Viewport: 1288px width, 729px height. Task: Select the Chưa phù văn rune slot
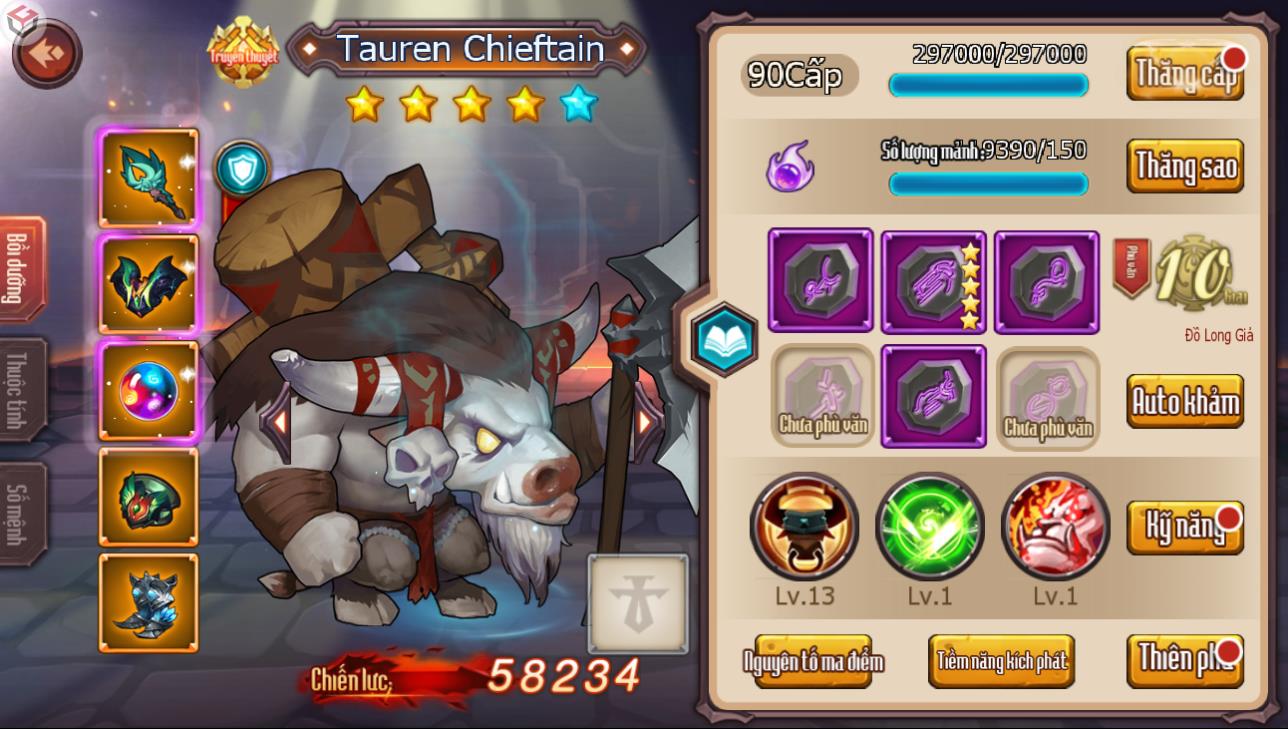(820, 395)
